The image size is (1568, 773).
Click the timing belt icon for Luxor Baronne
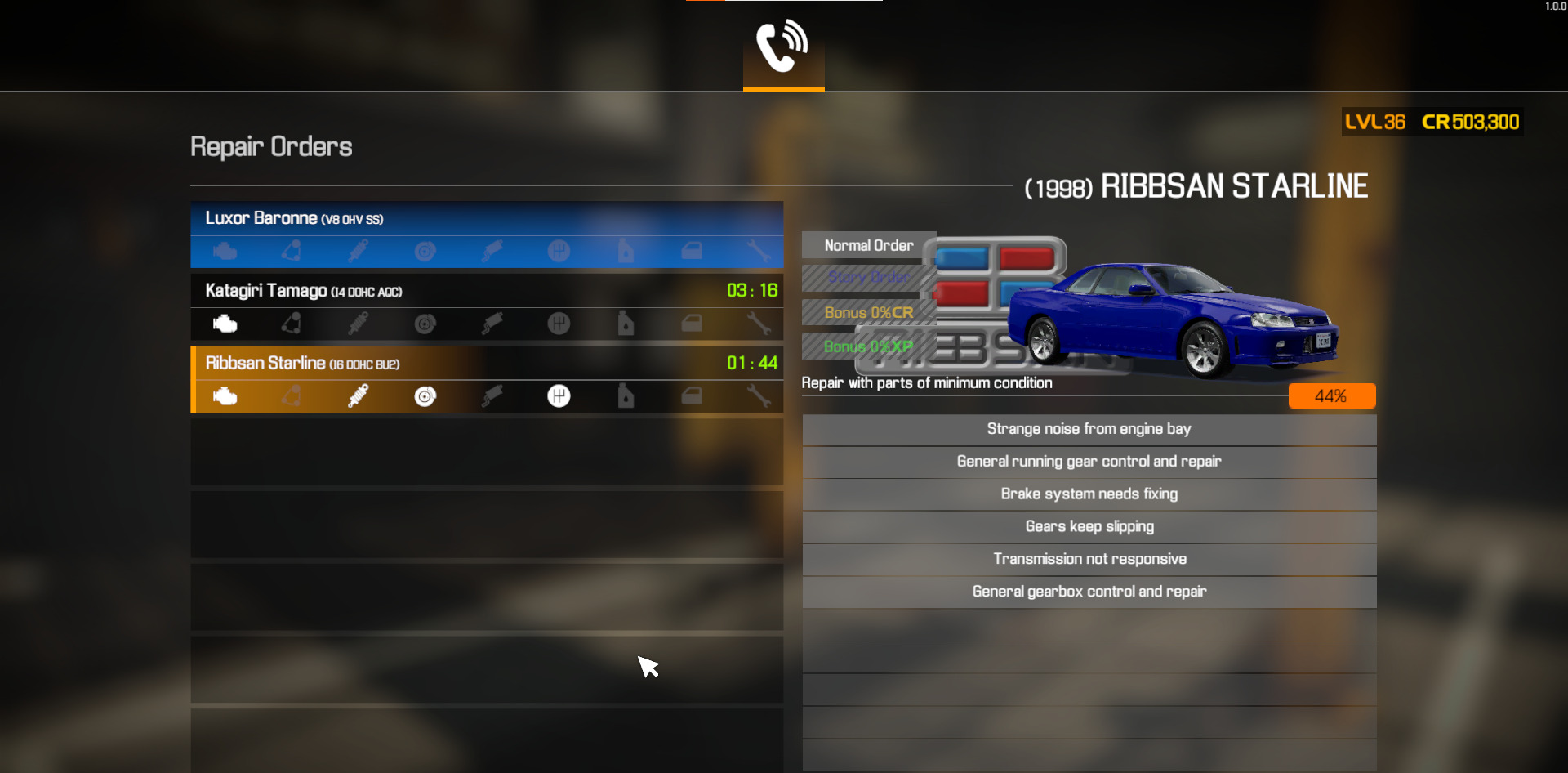[x=292, y=251]
